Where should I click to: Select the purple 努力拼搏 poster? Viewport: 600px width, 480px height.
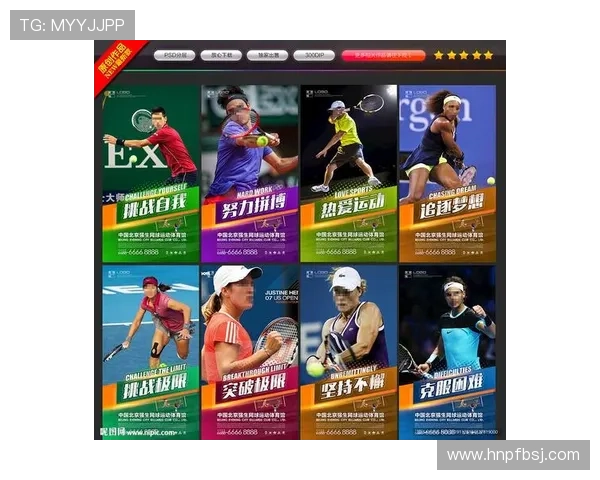click(249, 174)
